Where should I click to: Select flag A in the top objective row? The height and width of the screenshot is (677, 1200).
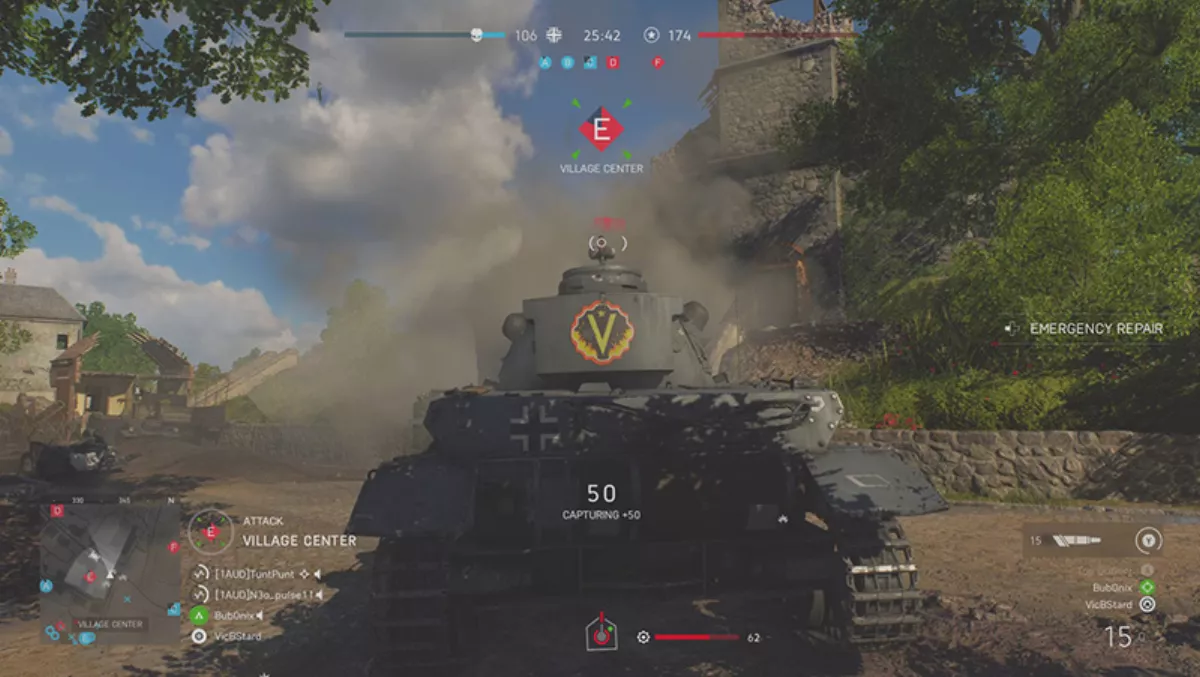click(x=545, y=62)
